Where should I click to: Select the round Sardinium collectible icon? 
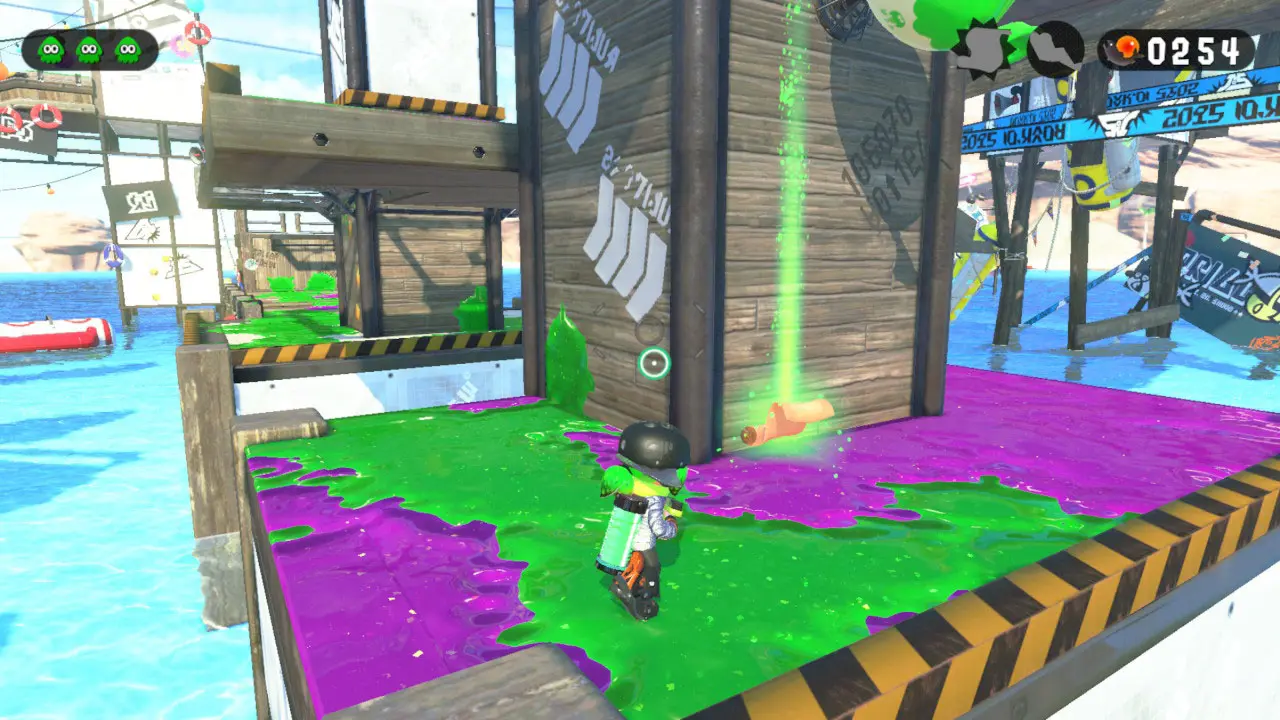pos(1055,49)
